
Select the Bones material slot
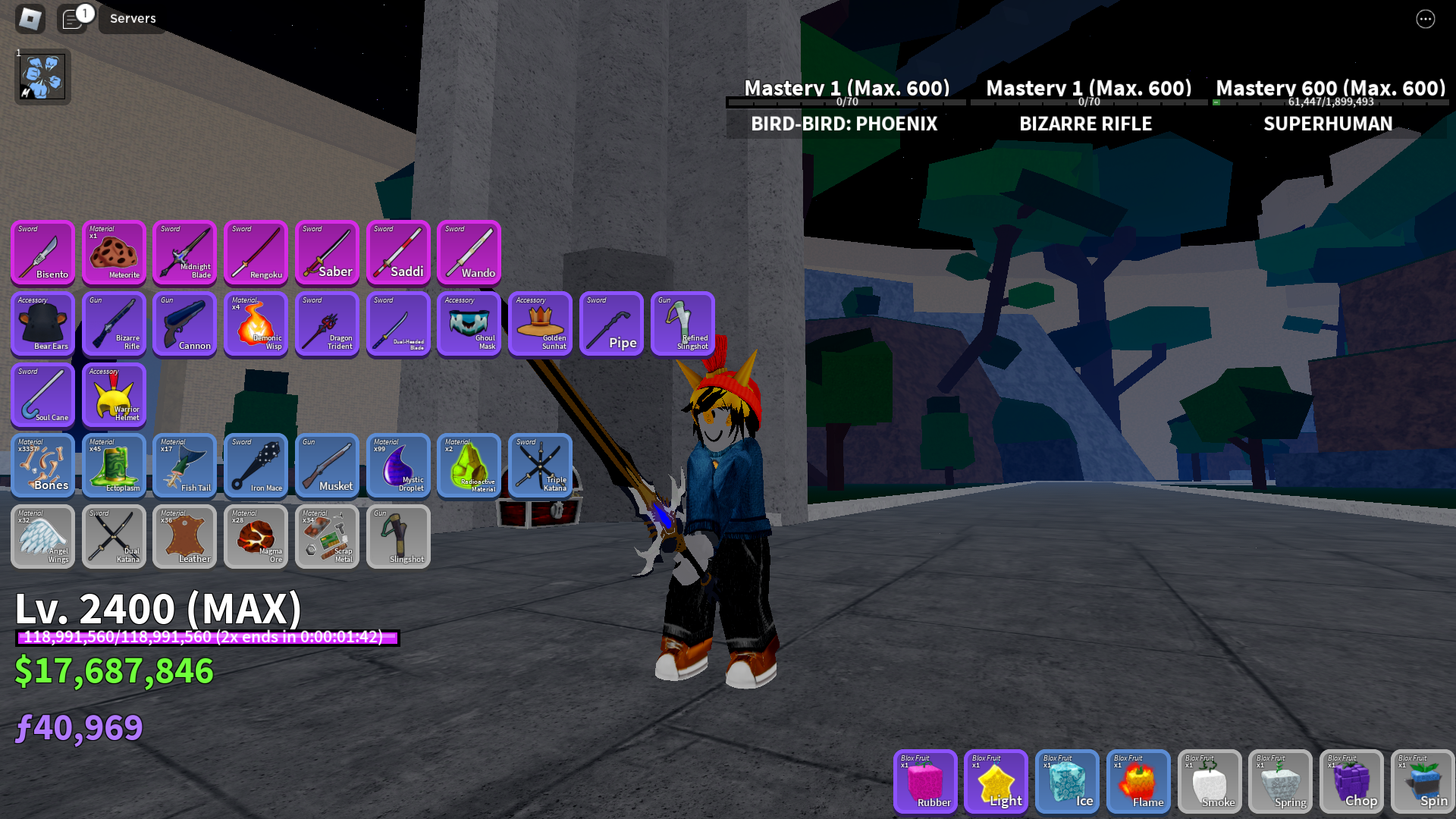pyautogui.click(x=42, y=466)
